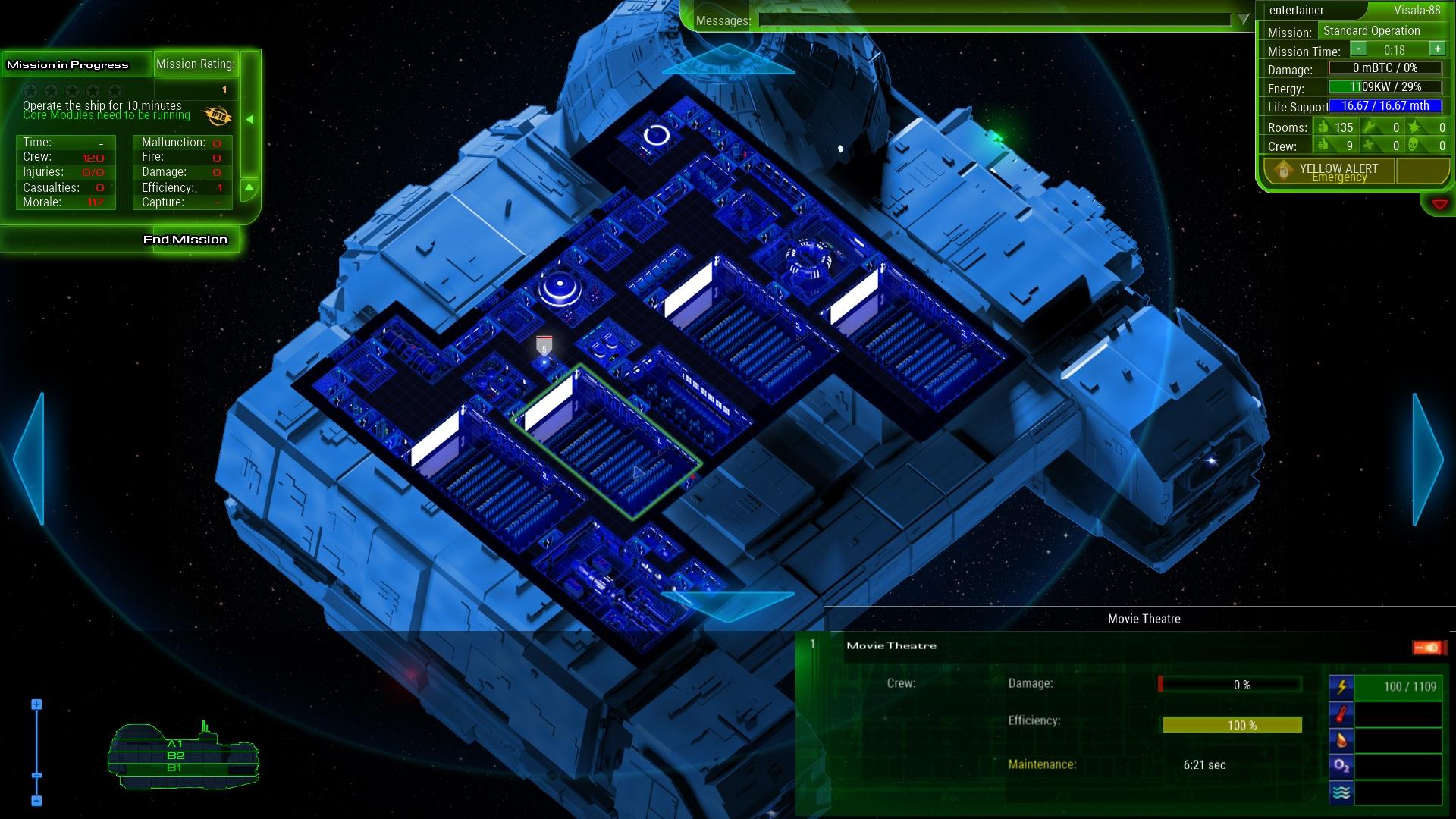Select the lightning energy icon in Movie Theatre panel

click(x=1341, y=687)
